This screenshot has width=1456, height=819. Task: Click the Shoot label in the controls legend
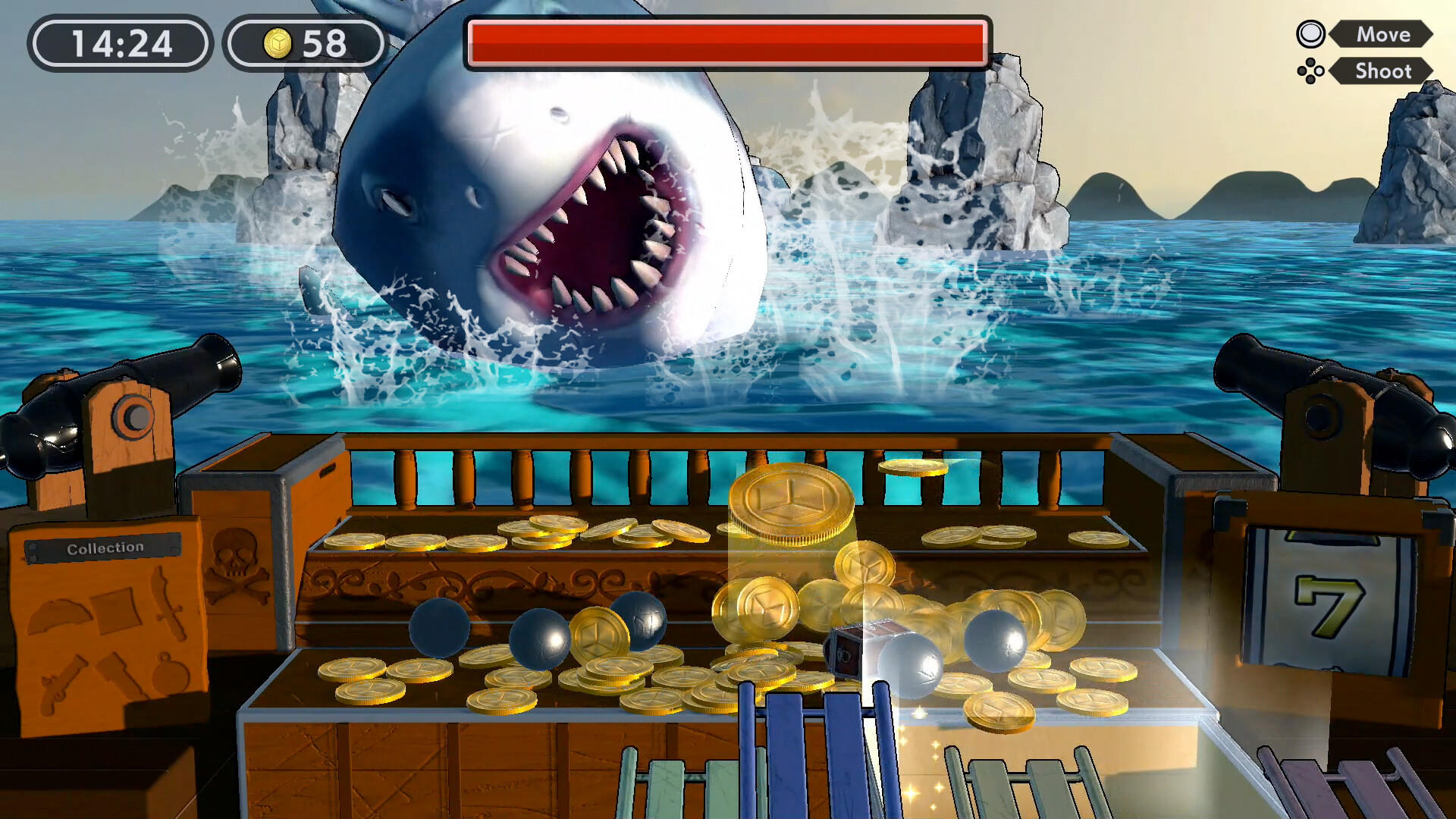[x=1383, y=72]
